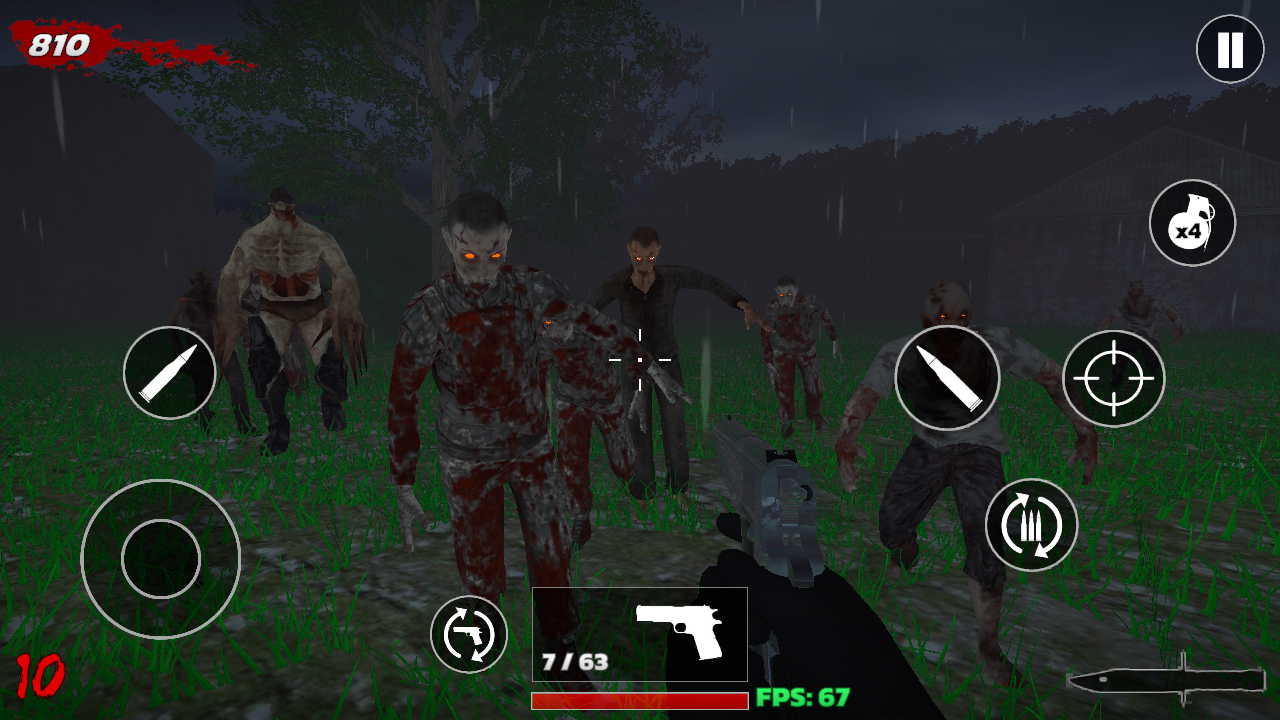The image size is (1280, 720).
Task: Tap the virtual movement joystick
Action: click(x=161, y=559)
